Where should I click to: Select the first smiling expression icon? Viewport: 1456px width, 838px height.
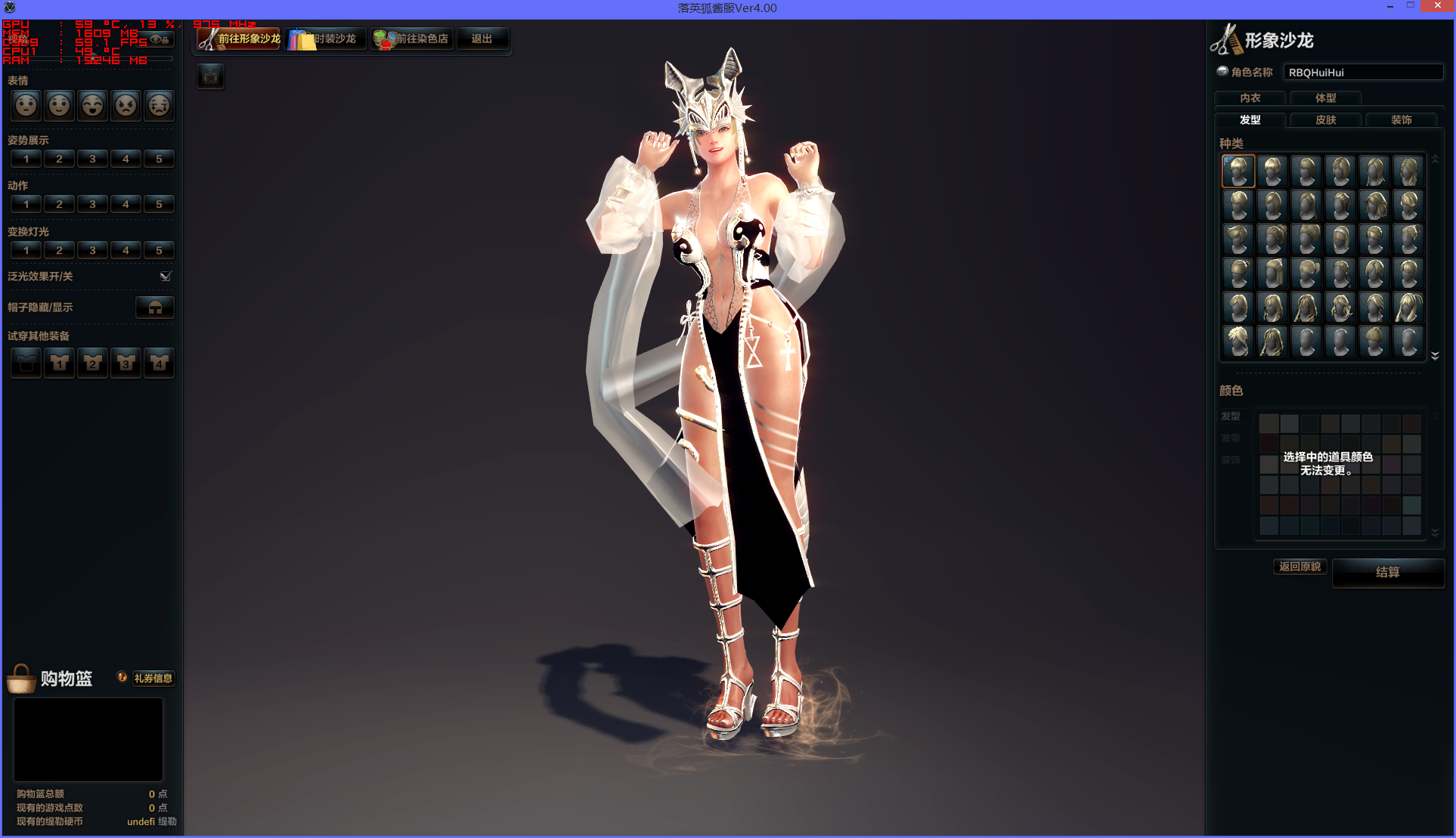tap(59, 106)
